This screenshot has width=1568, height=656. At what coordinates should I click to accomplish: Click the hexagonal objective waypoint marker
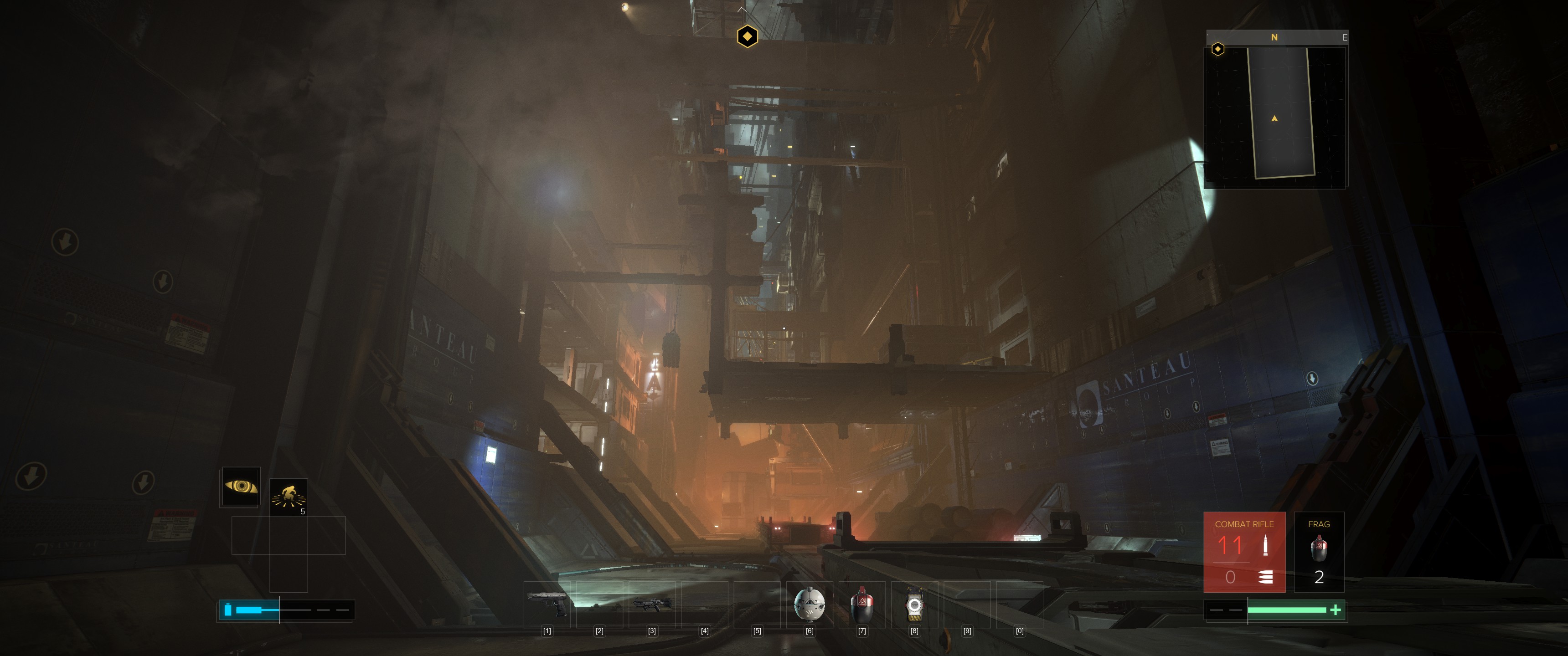pyautogui.click(x=748, y=36)
